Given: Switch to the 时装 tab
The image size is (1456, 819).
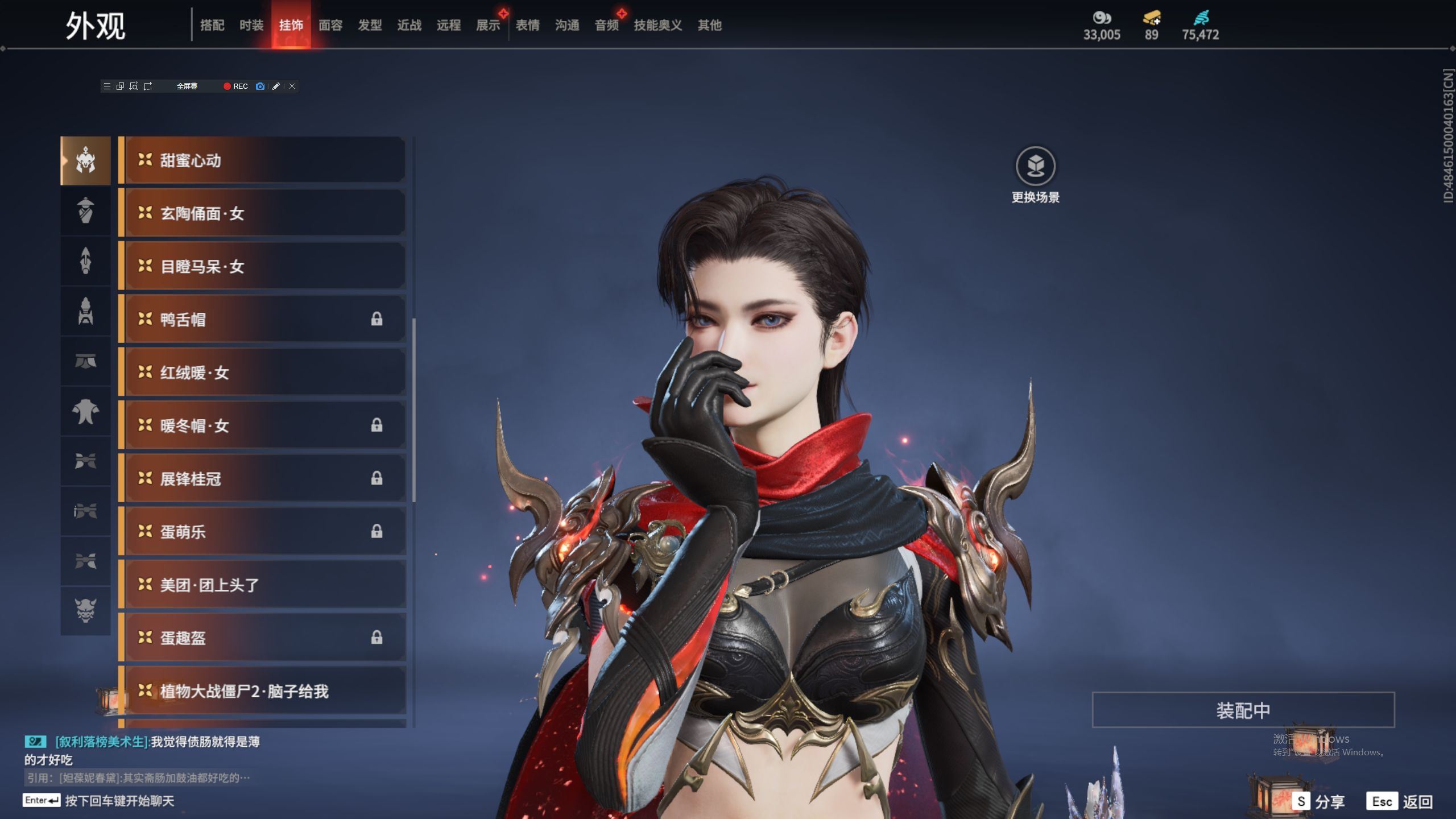Looking at the screenshot, I should (x=251, y=25).
